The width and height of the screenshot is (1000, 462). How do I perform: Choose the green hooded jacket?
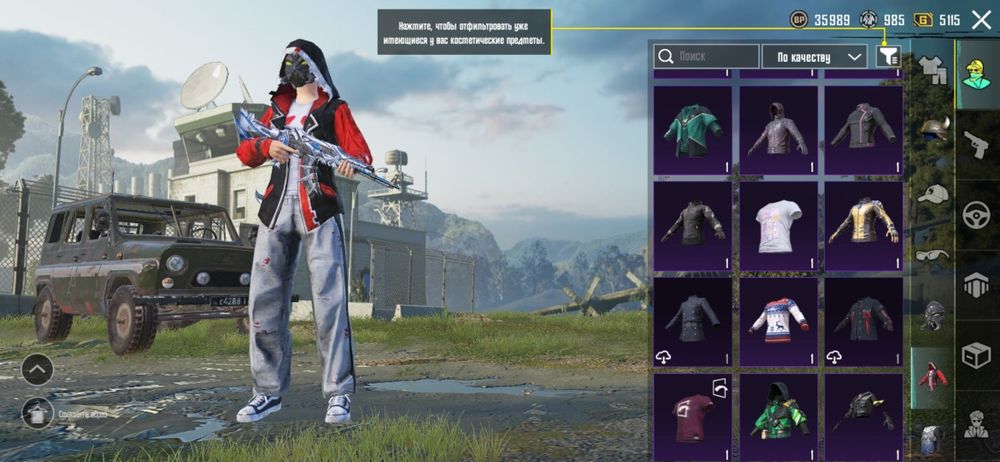778,414
